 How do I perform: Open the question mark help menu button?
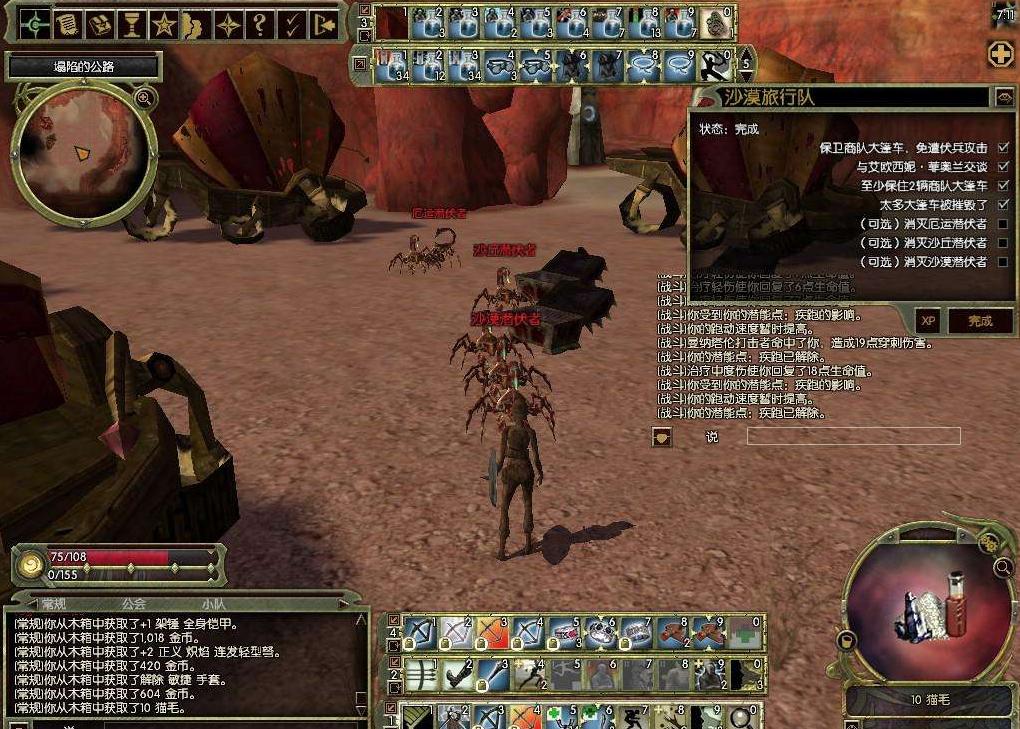pos(259,24)
